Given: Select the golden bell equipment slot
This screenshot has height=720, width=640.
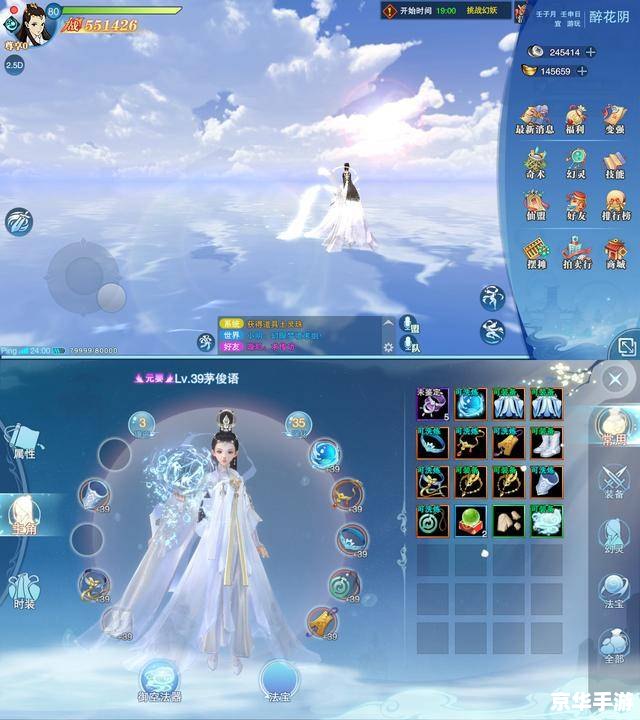Looking at the screenshot, I should click(x=322, y=620).
